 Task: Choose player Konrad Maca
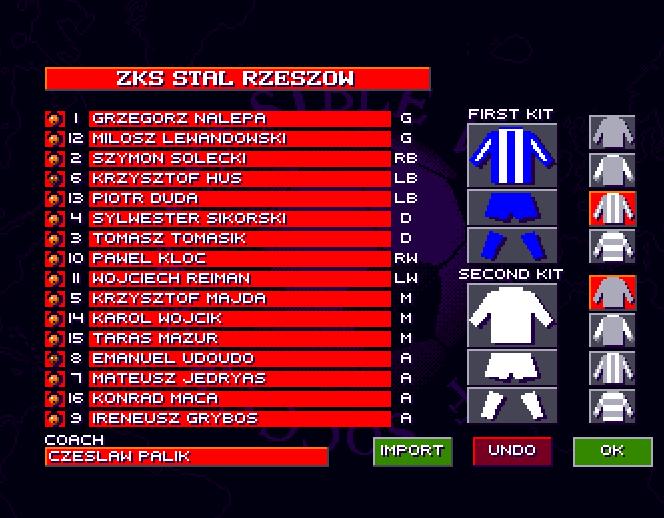(239, 398)
